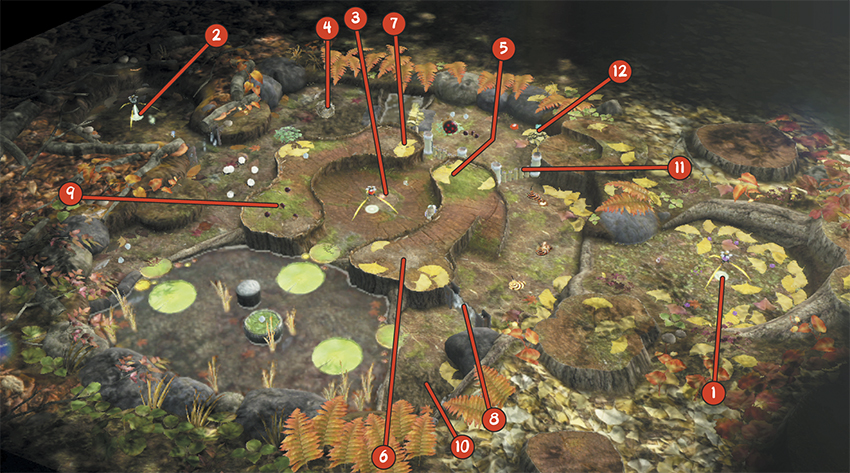The width and height of the screenshot is (850, 473).
Task: Select map marker number 6
Action: (383, 455)
